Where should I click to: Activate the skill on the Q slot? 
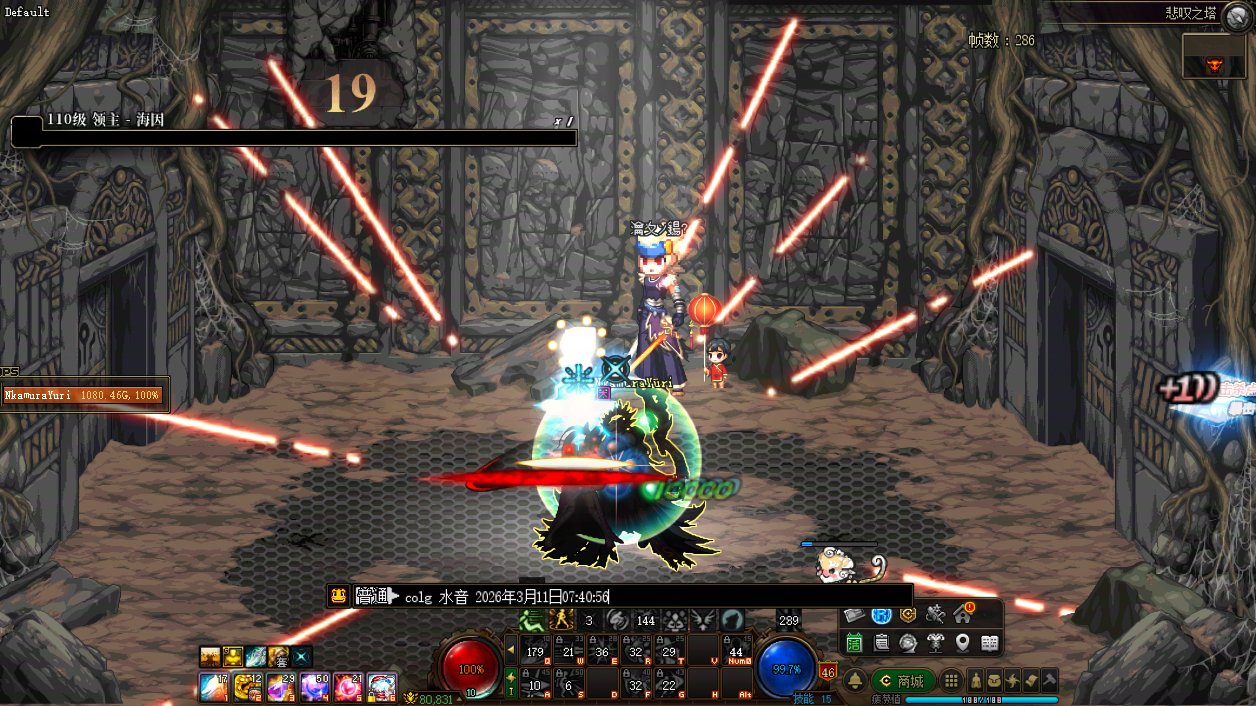pyautogui.click(x=535, y=650)
